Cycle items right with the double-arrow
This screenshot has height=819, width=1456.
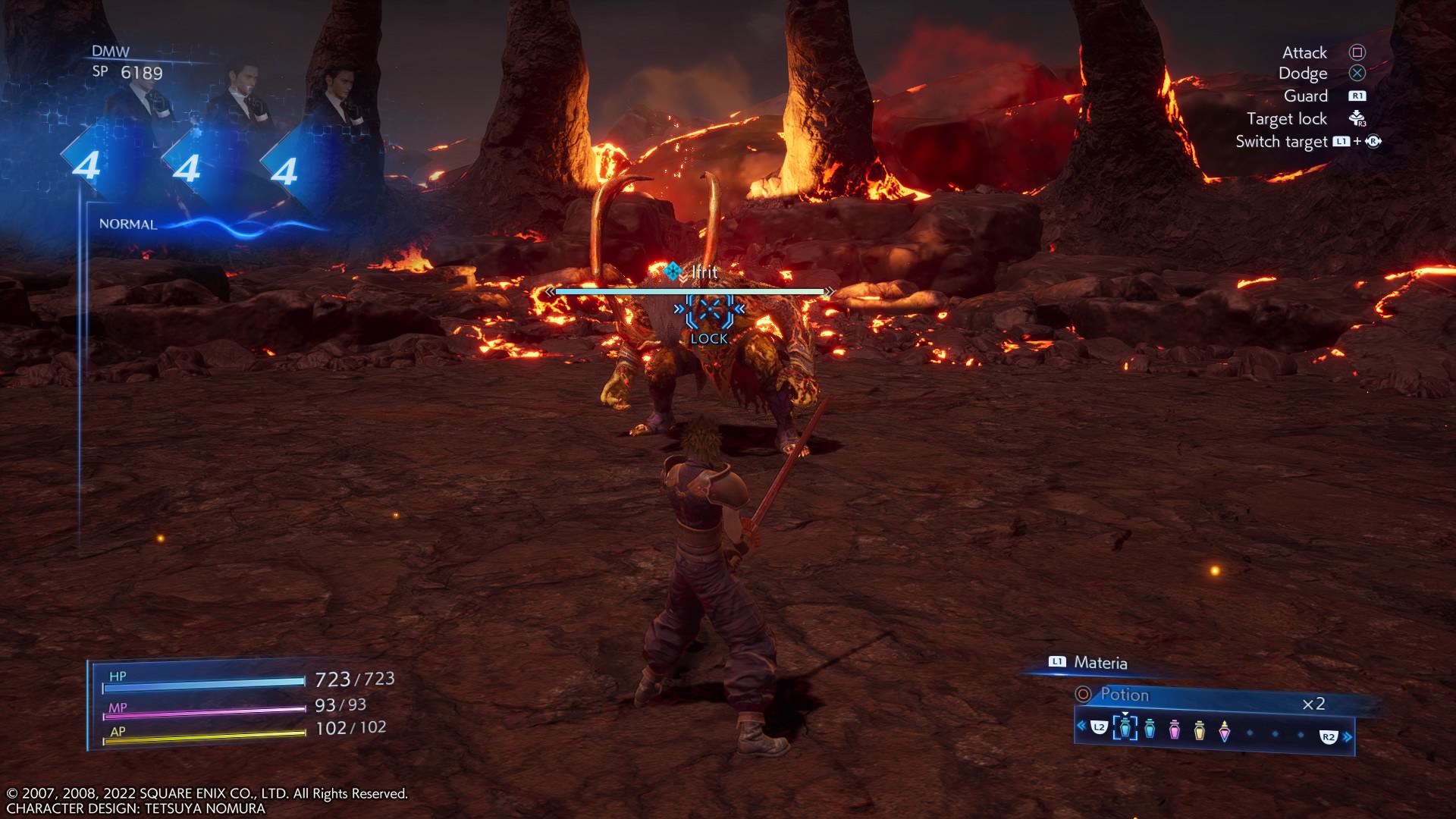point(1348,737)
